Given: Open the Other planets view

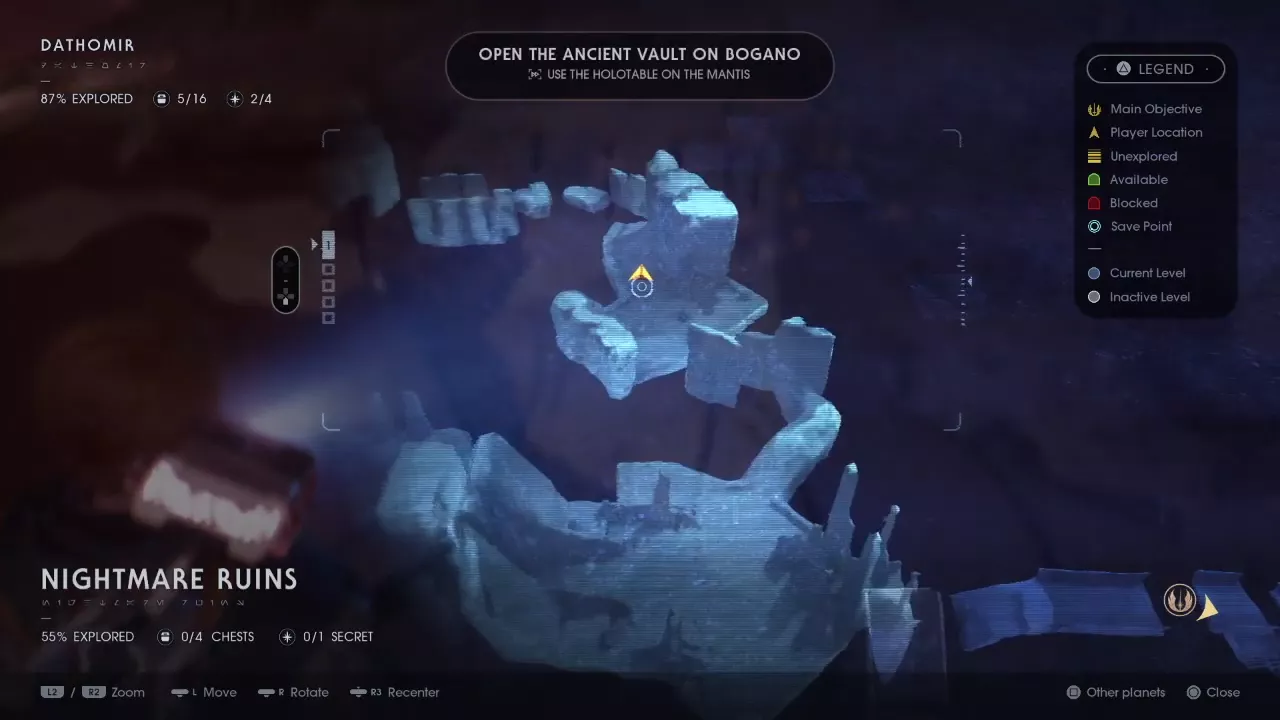Looking at the screenshot, I should [x=1116, y=692].
